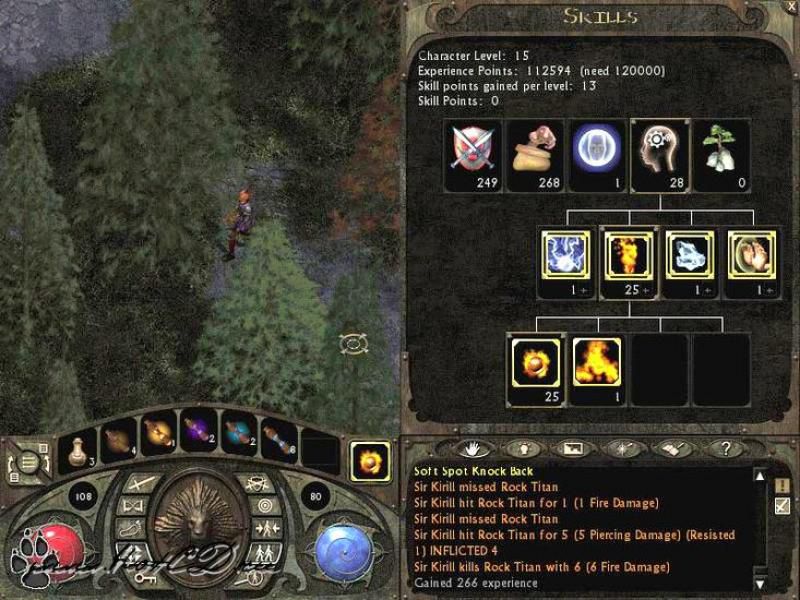800x600 pixels.
Task: Toggle the exclamation mark log filter
Action: [782, 485]
